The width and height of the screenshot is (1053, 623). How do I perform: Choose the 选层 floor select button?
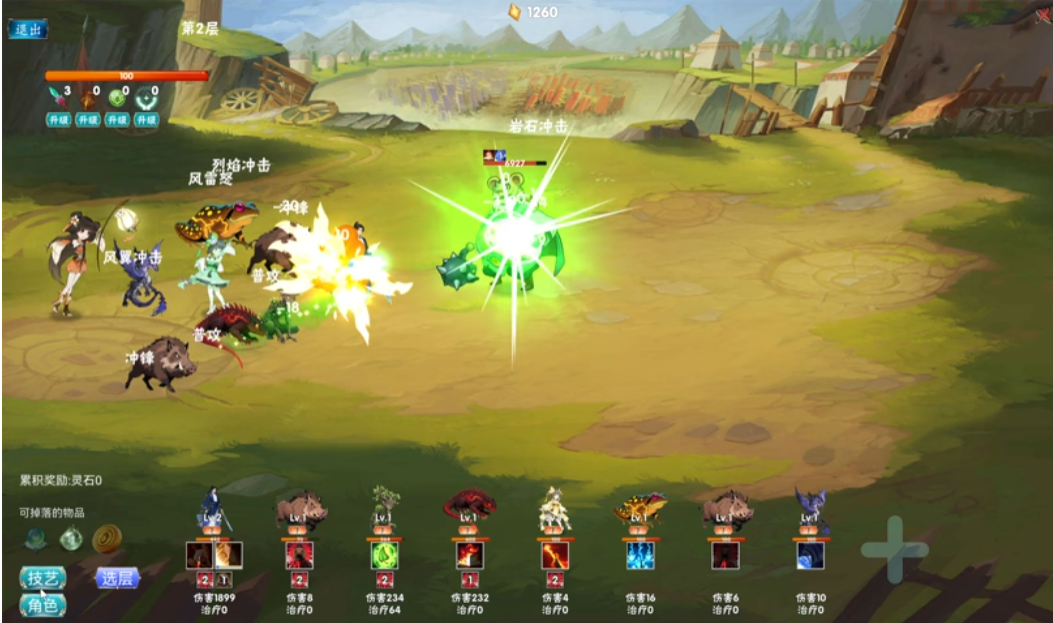tap(117, 578)
